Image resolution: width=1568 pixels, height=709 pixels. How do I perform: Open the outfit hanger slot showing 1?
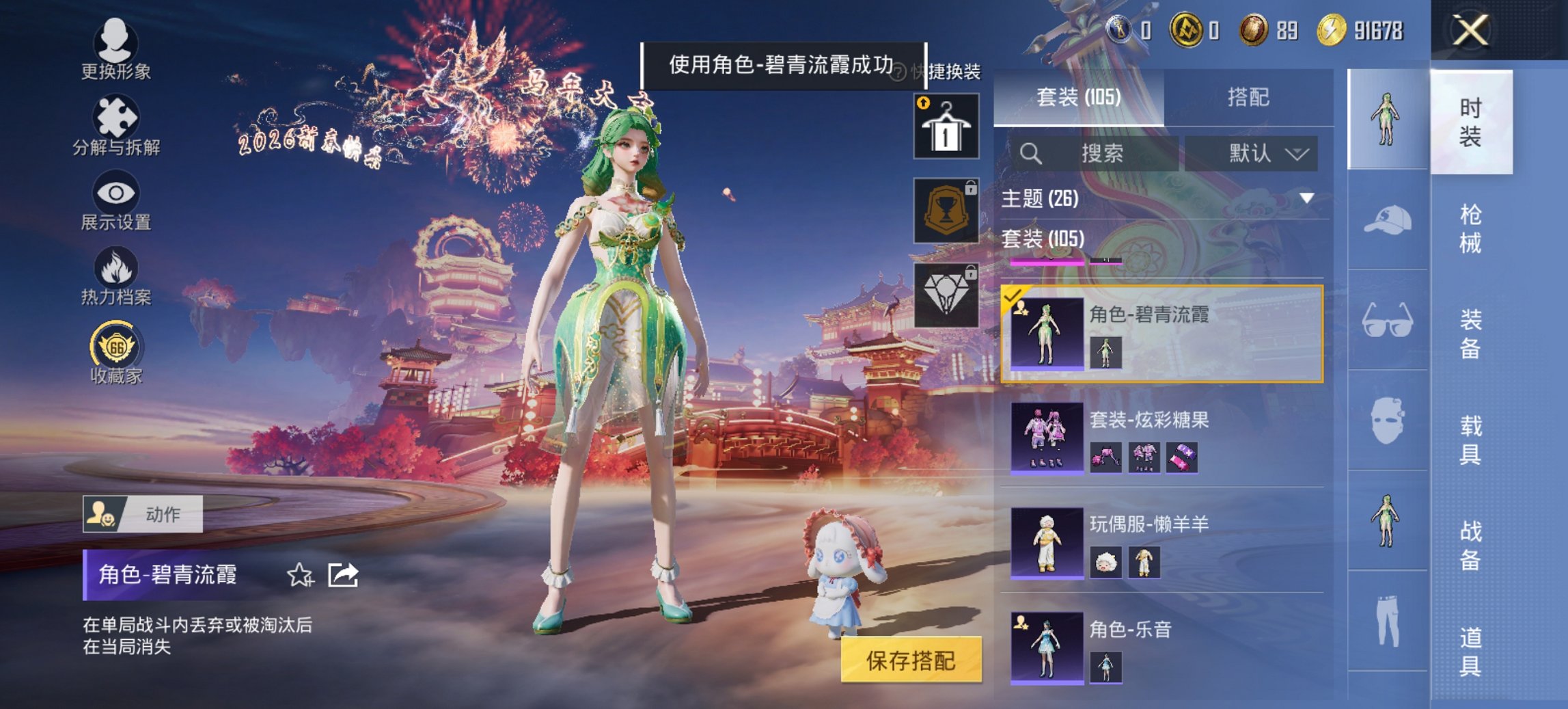pyautogui.click(x=946, y=126)
